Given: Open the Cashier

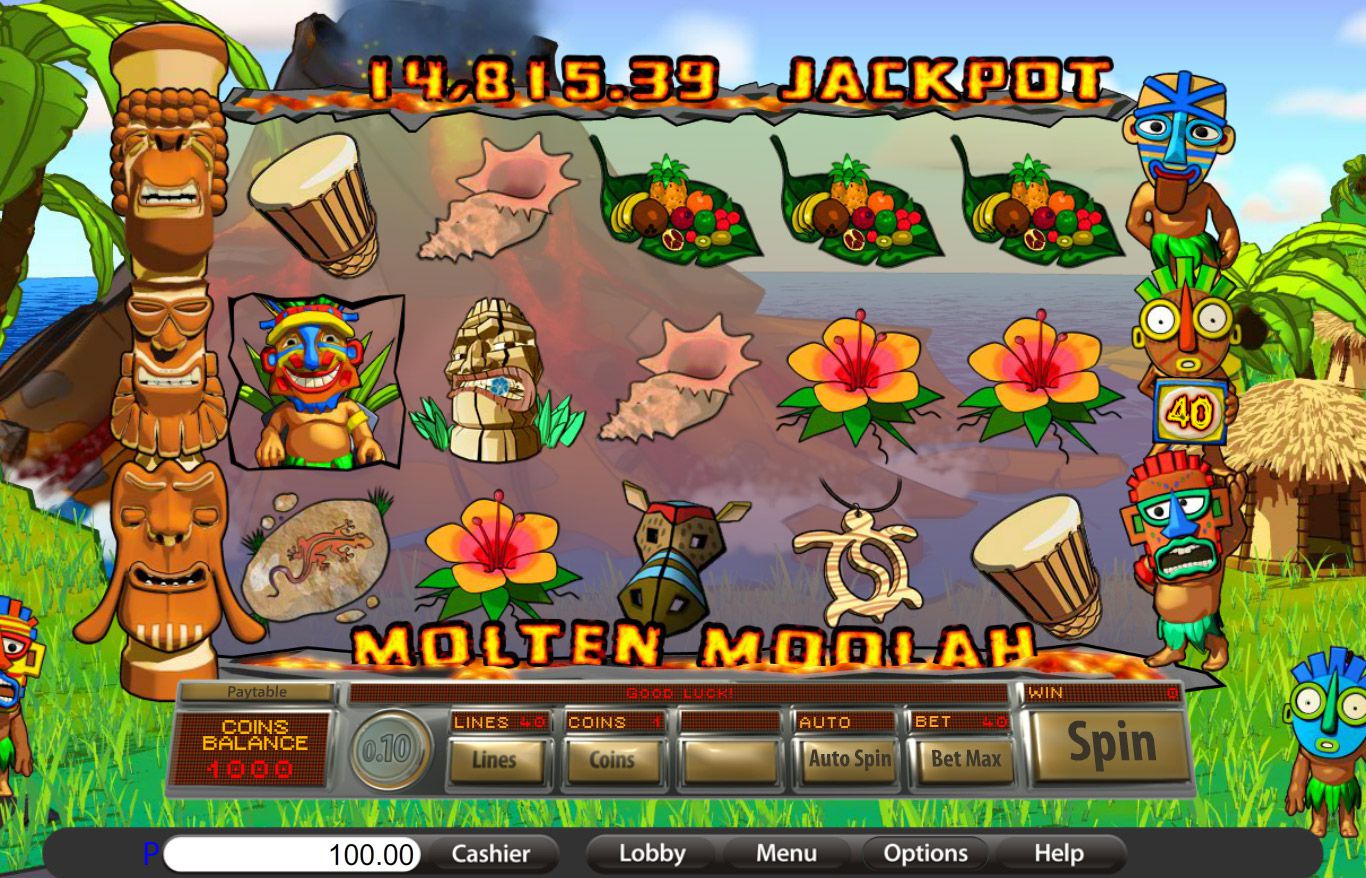Looking at the screenshot, I should click(490, 854).
